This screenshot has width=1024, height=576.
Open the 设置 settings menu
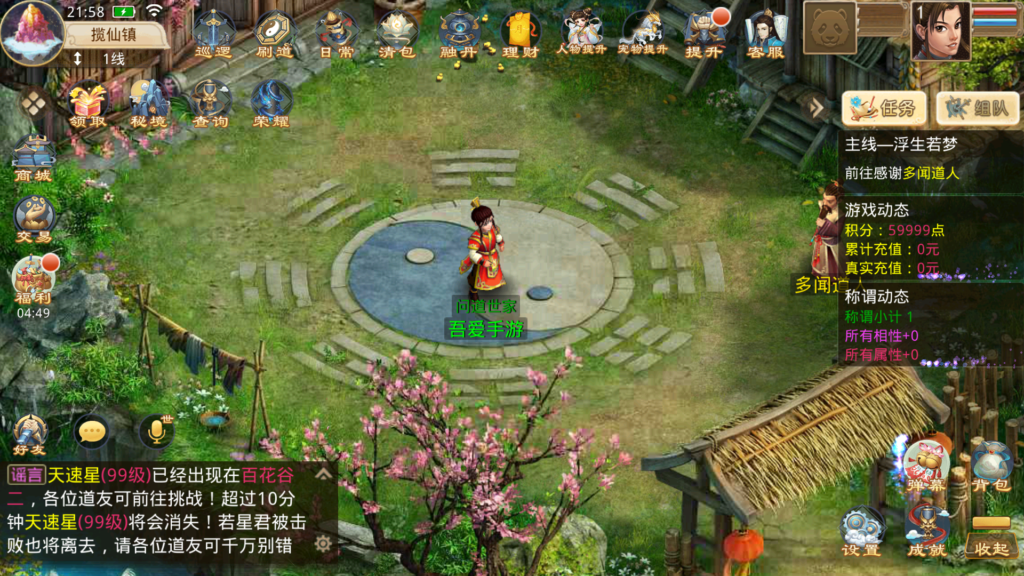coord(861,532)
